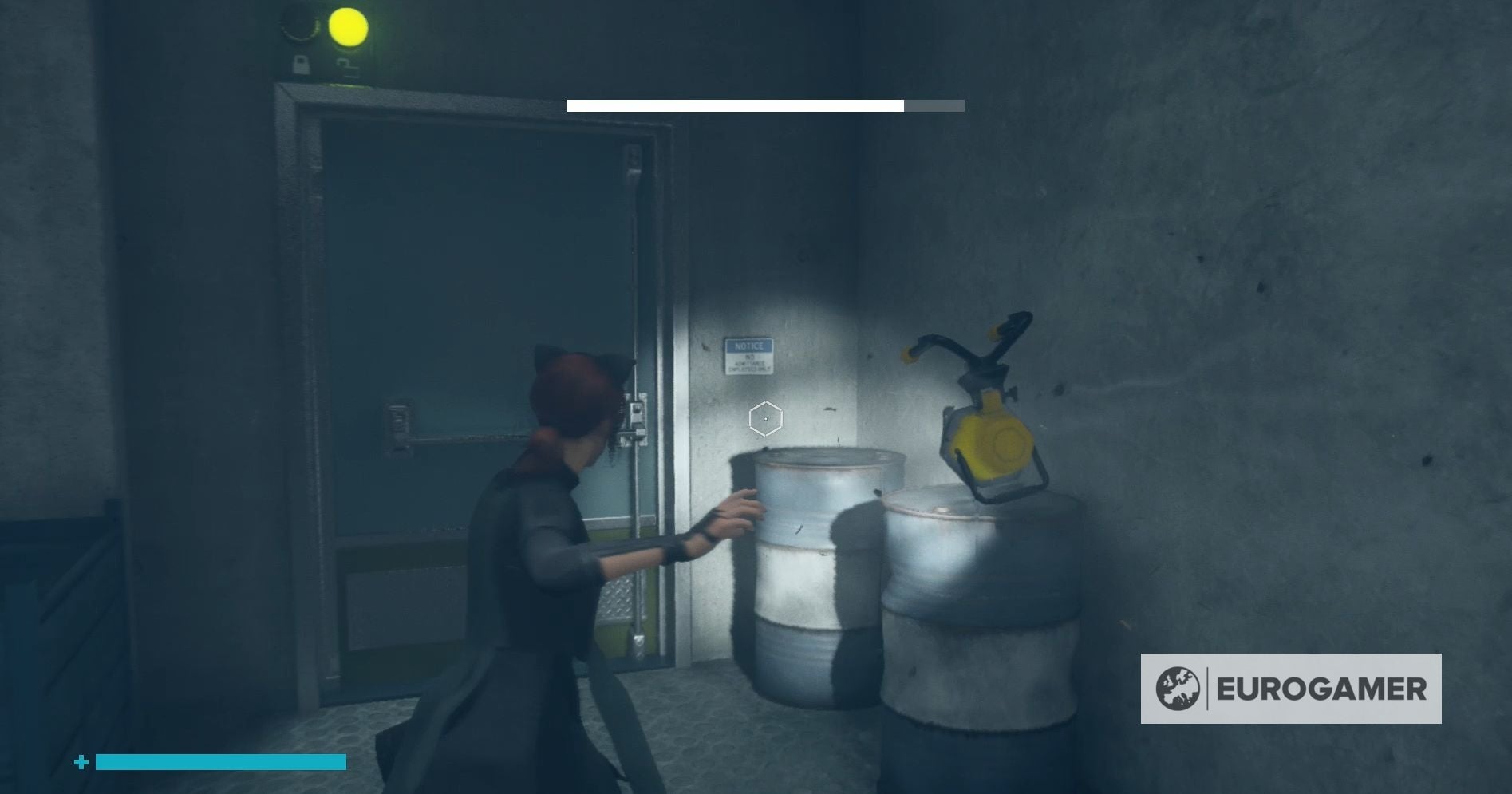This screenshot has width=1512, height=794.
Task: Click the NO ADMITTANCE text on the sign
Action: point(750,363)
